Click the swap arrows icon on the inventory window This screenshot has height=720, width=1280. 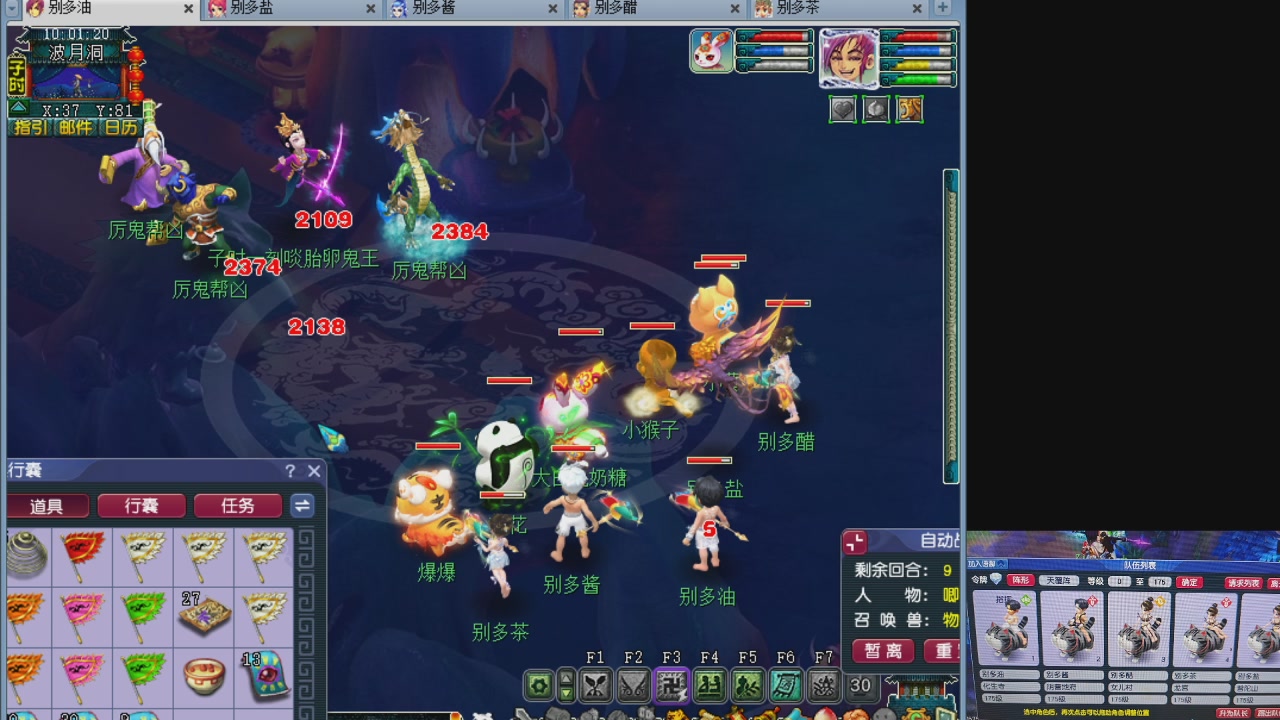pyautogui.click(x=302, y=506)
